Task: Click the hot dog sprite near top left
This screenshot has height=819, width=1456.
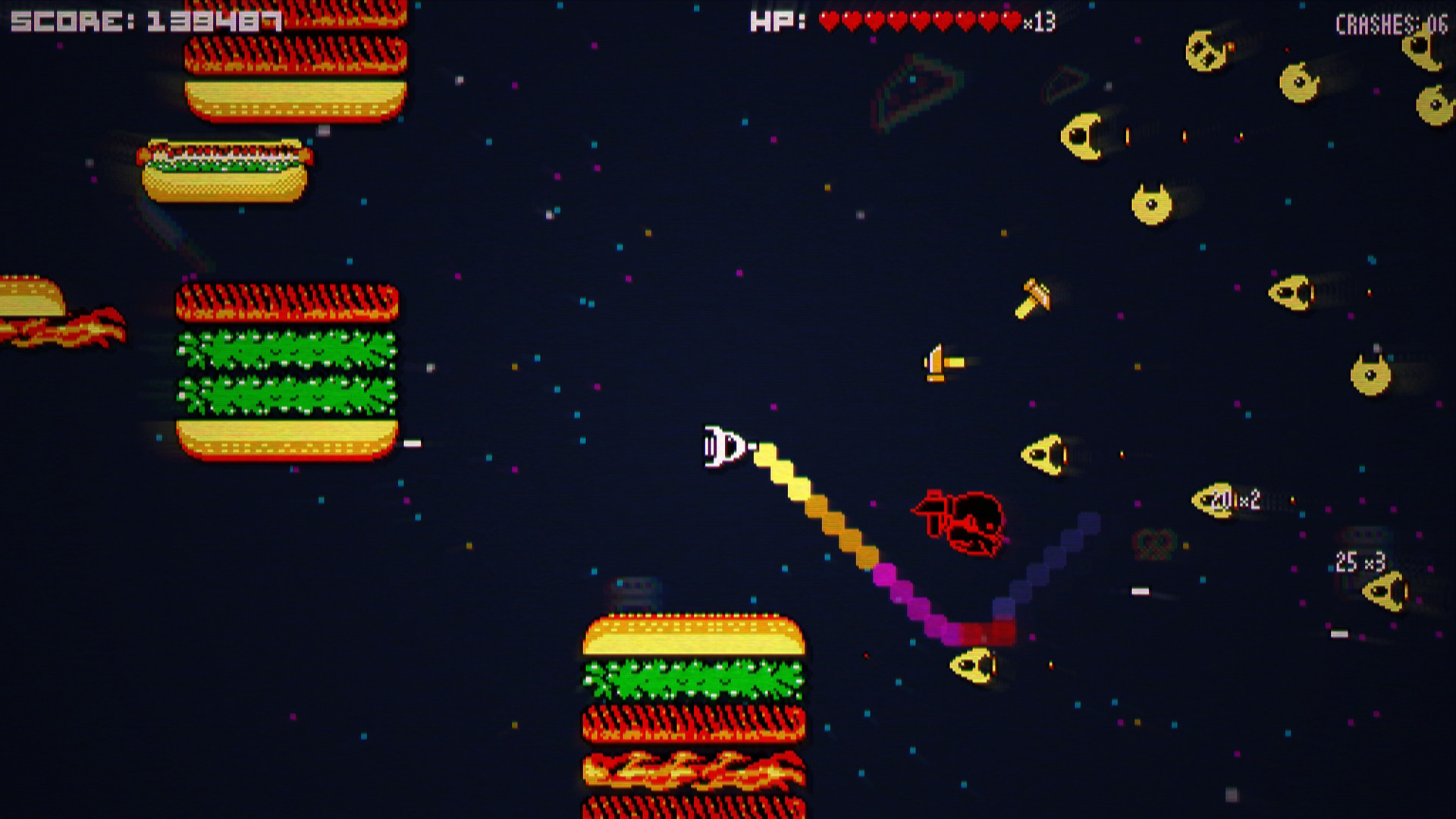Action: click(x=224, y=171)
